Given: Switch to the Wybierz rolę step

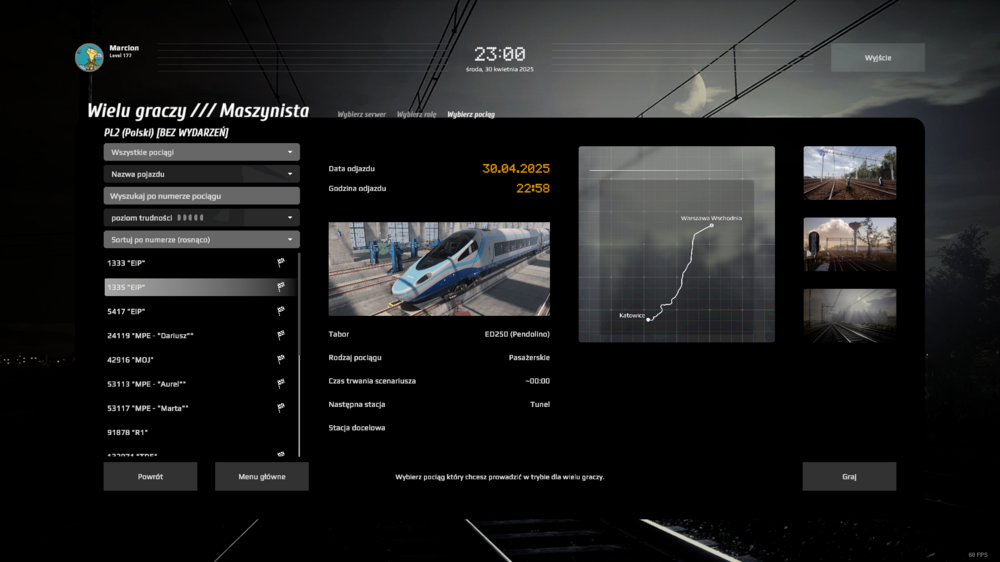Looking at the screenshot, I should tap(416, 115).
